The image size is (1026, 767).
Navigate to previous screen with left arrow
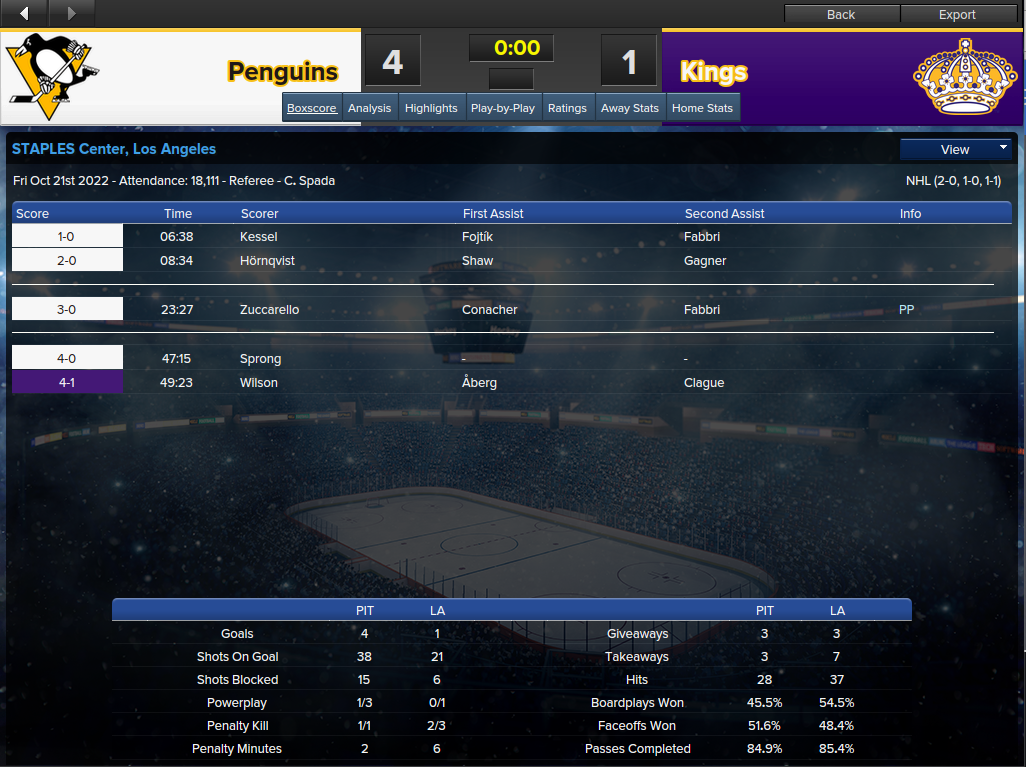(x=24, y=13)
